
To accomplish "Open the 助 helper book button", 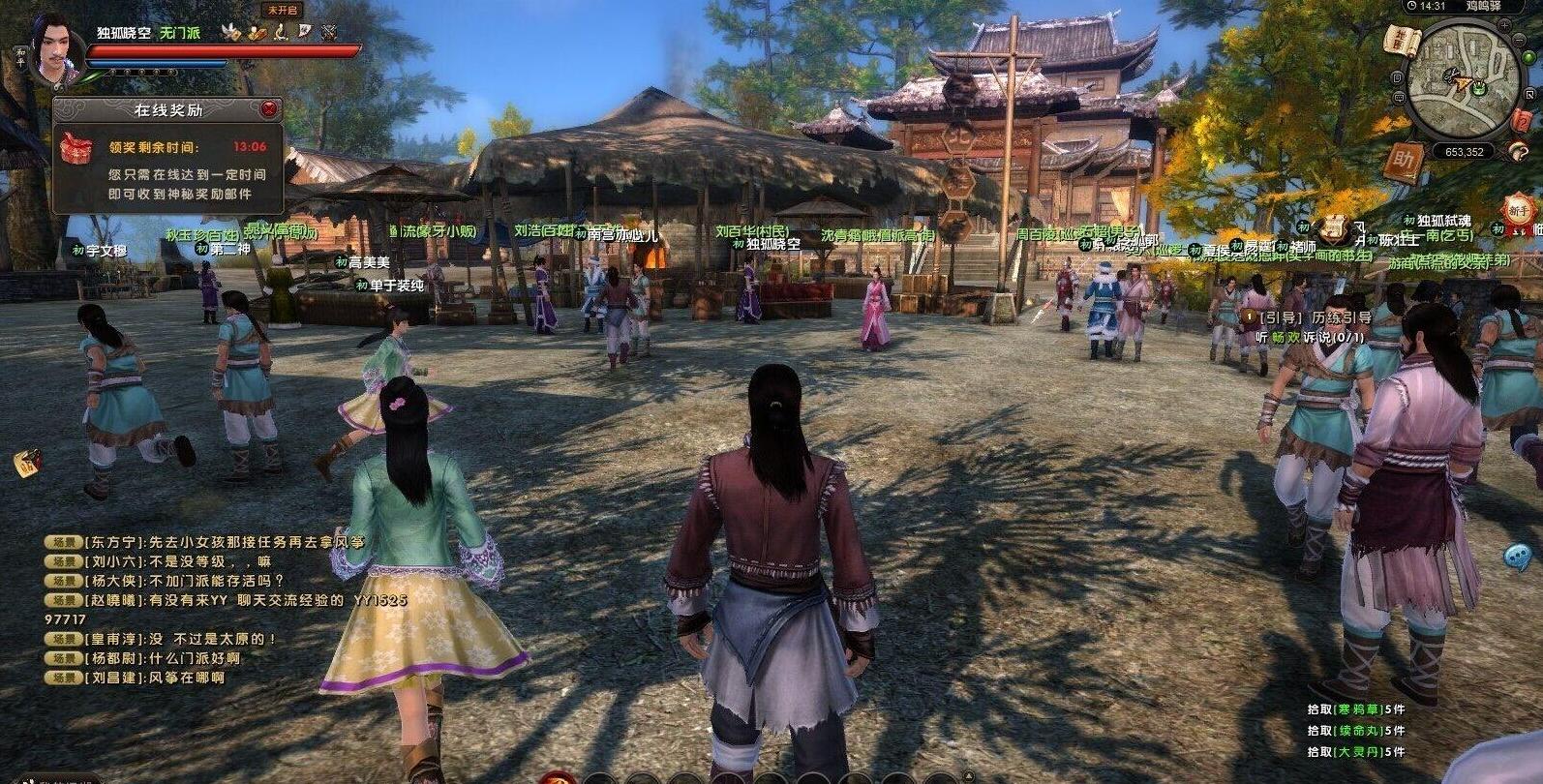I will [x=1404, y=160].
